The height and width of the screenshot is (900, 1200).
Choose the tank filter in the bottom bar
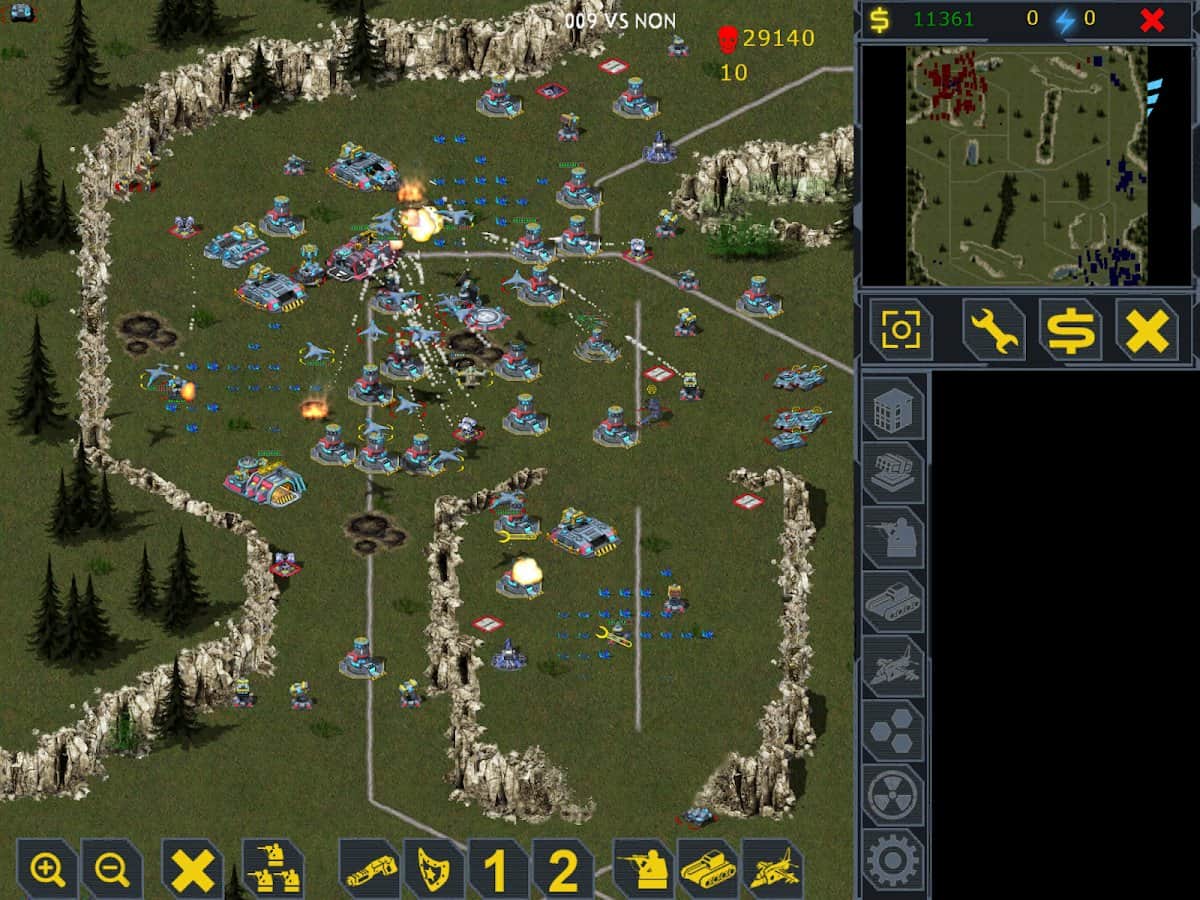[708, 869]
